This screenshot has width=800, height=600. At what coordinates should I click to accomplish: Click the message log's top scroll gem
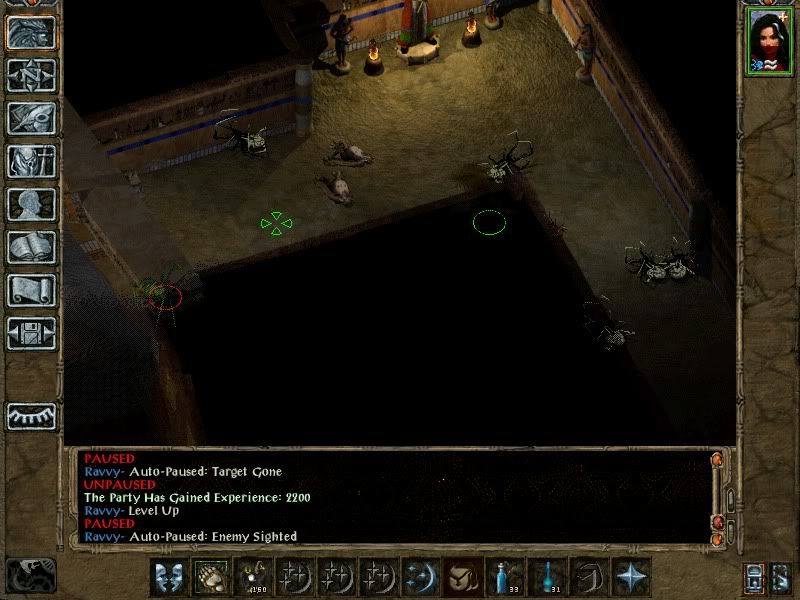(717, 461)
